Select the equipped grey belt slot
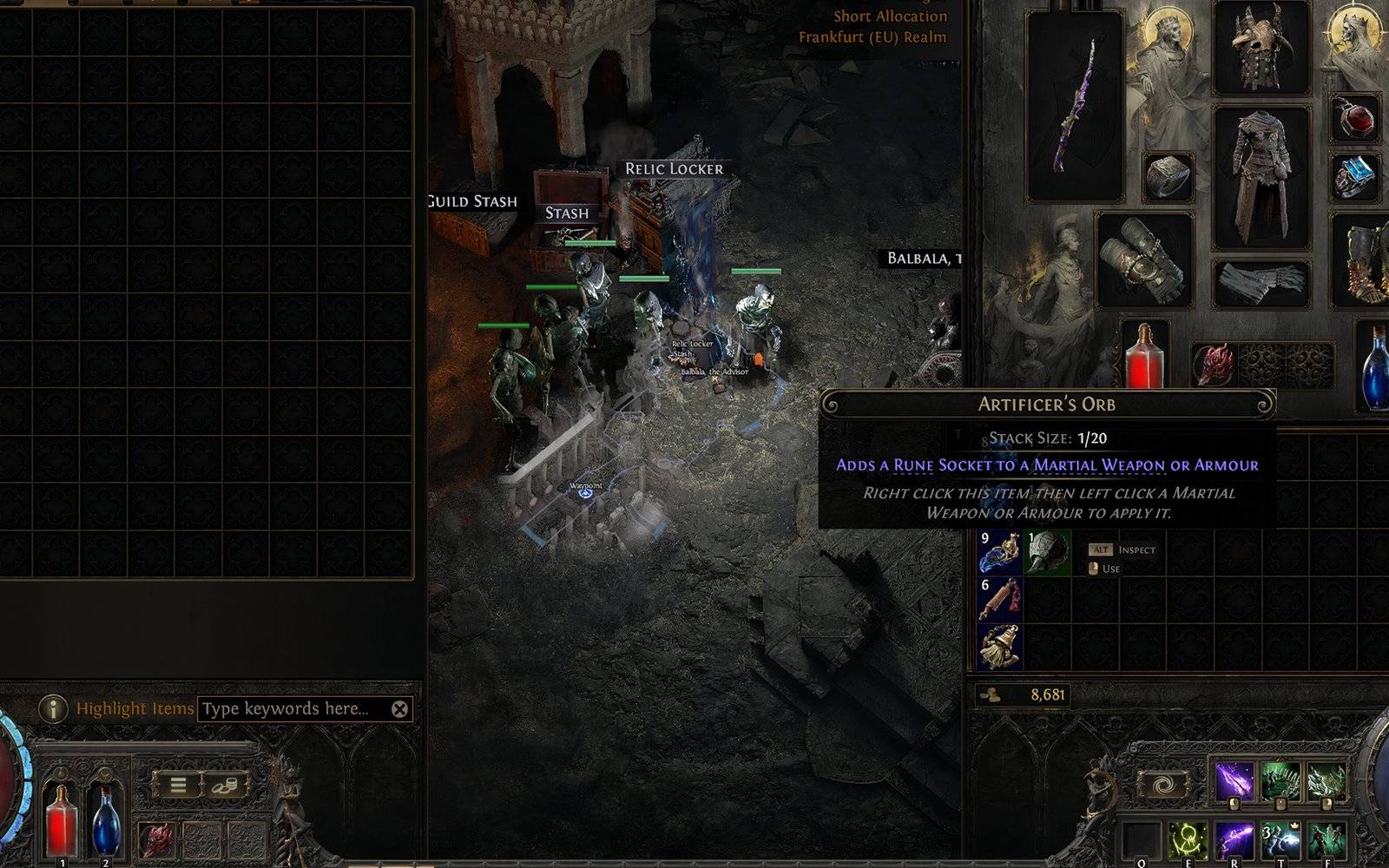 point(1261,282)
